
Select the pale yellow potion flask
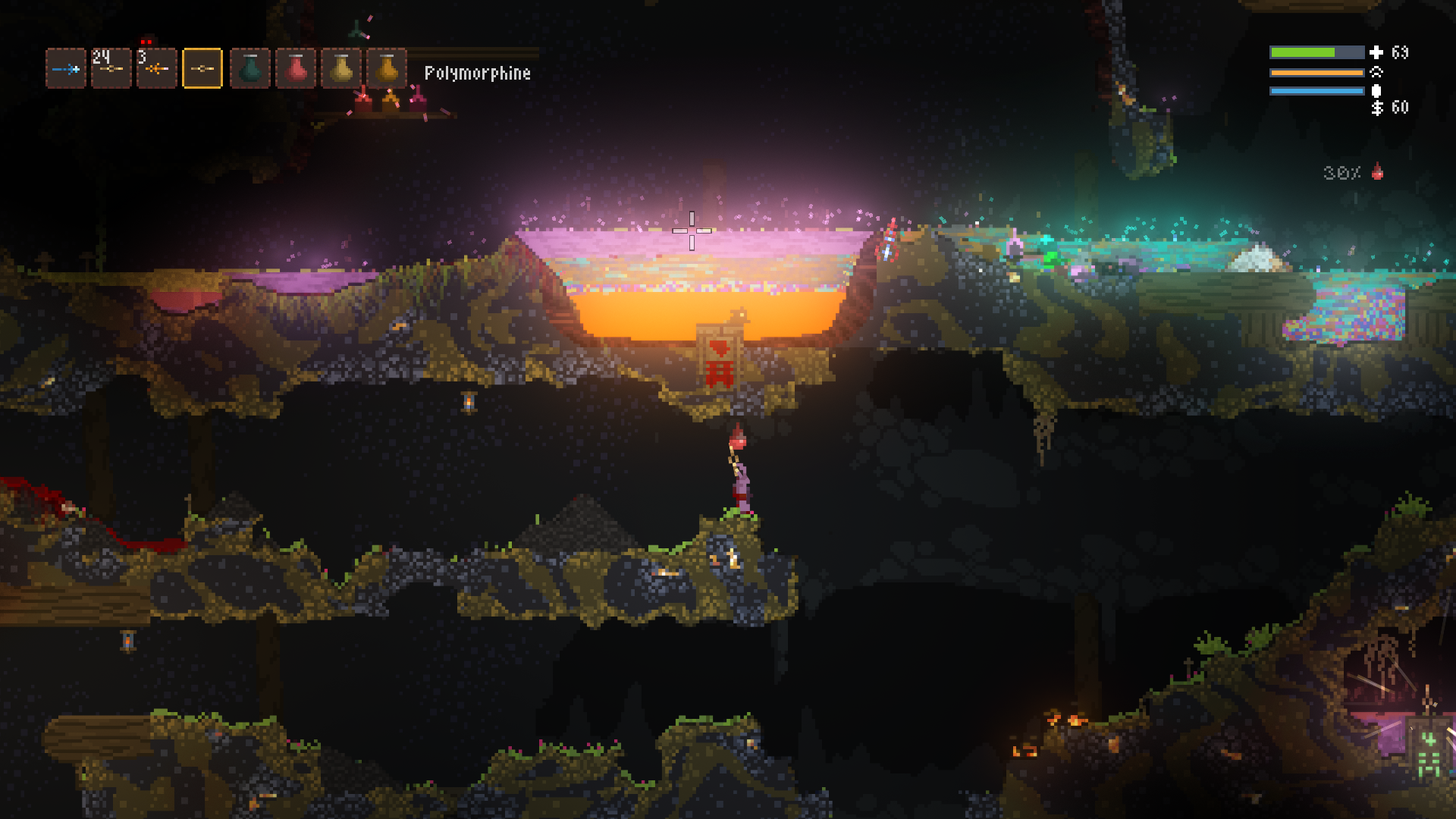(341, 69)
